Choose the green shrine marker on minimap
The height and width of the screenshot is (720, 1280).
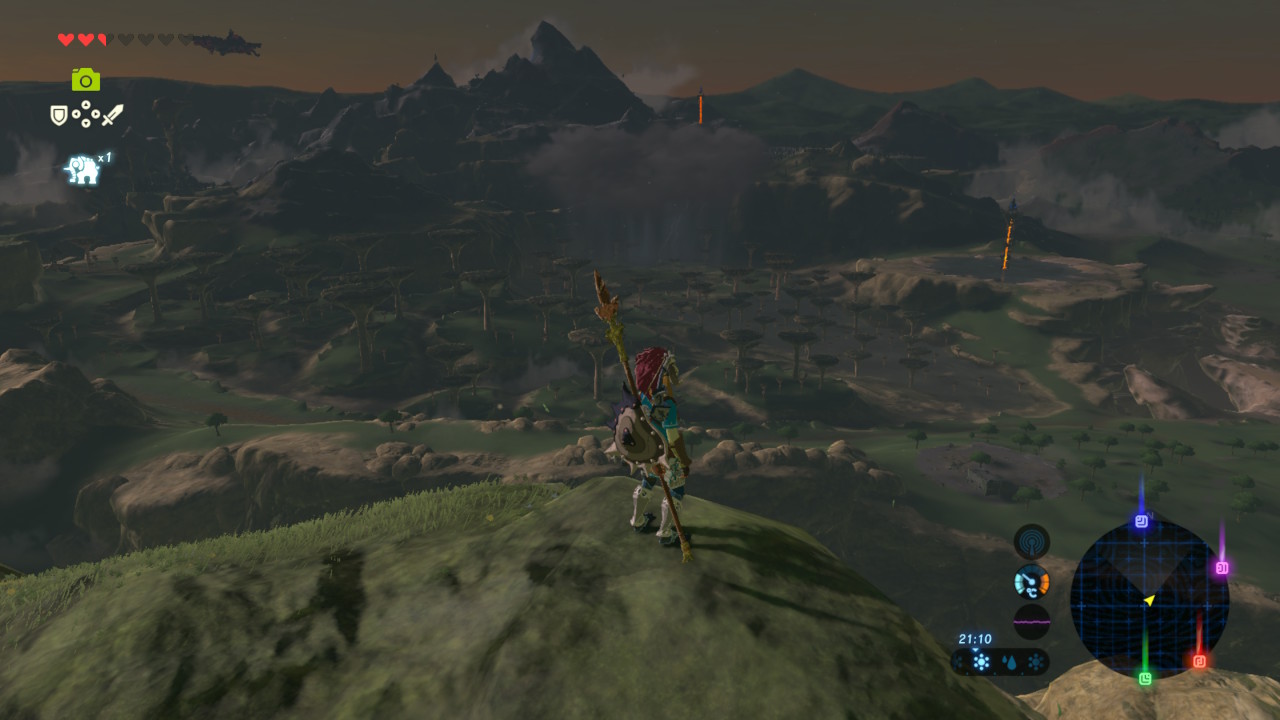pyautogui.click(x=1145, y=678)
